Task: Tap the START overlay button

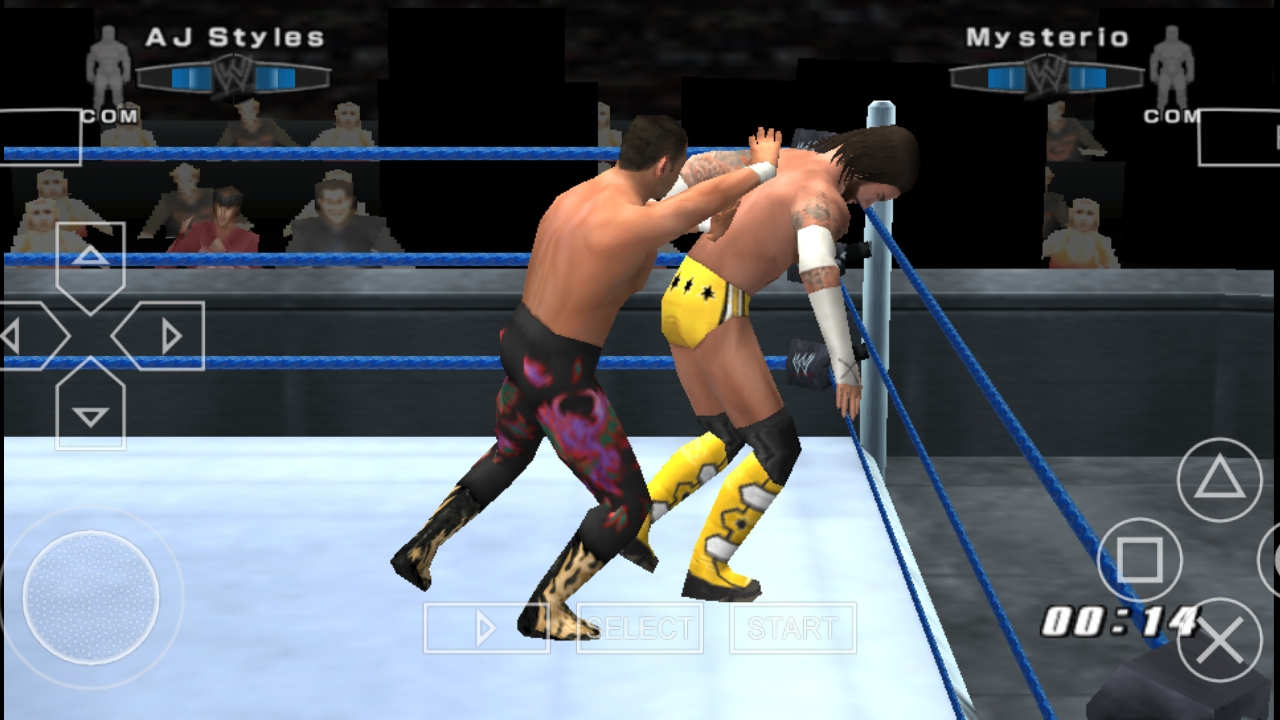Action: tap(792, 628)
